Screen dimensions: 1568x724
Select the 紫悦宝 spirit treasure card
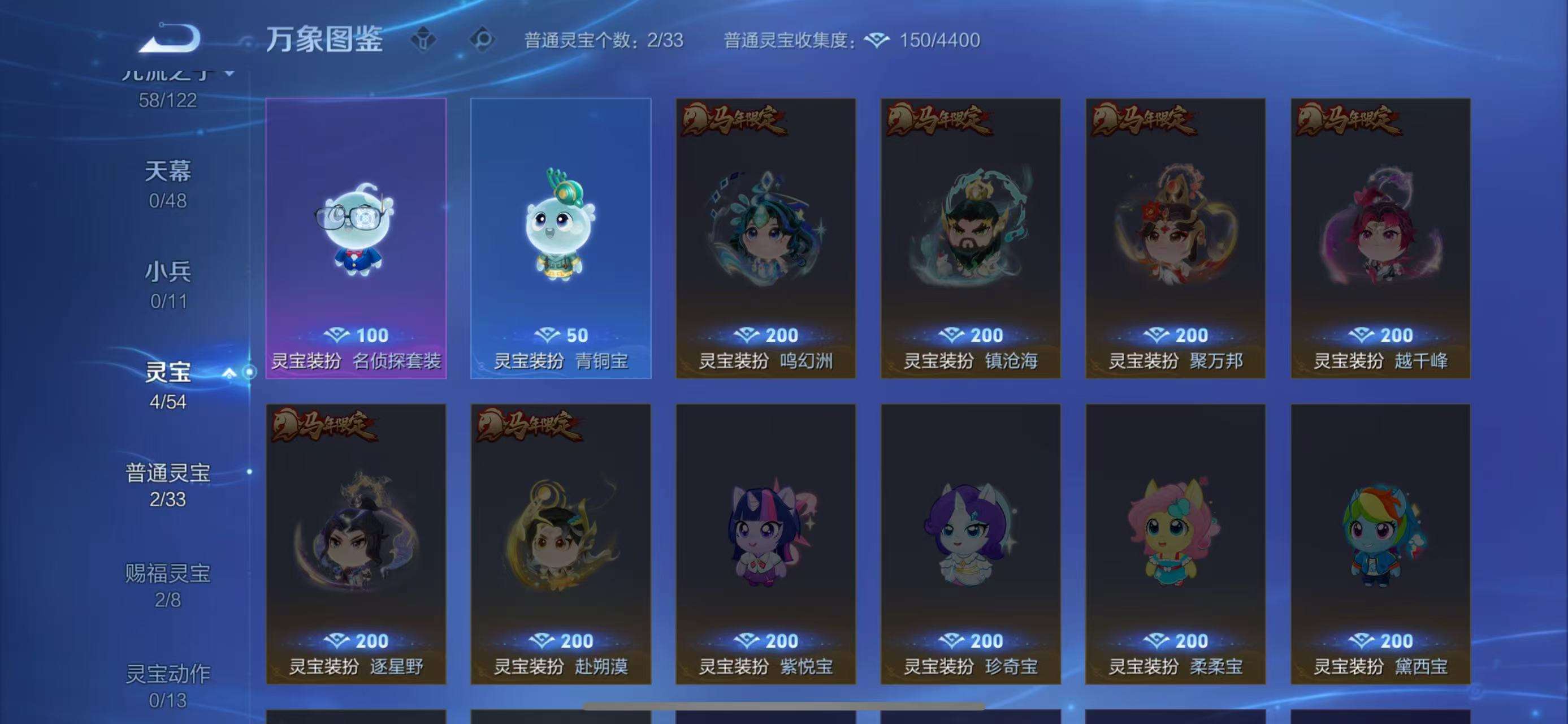pyautogui.click(x=765, y=548)
